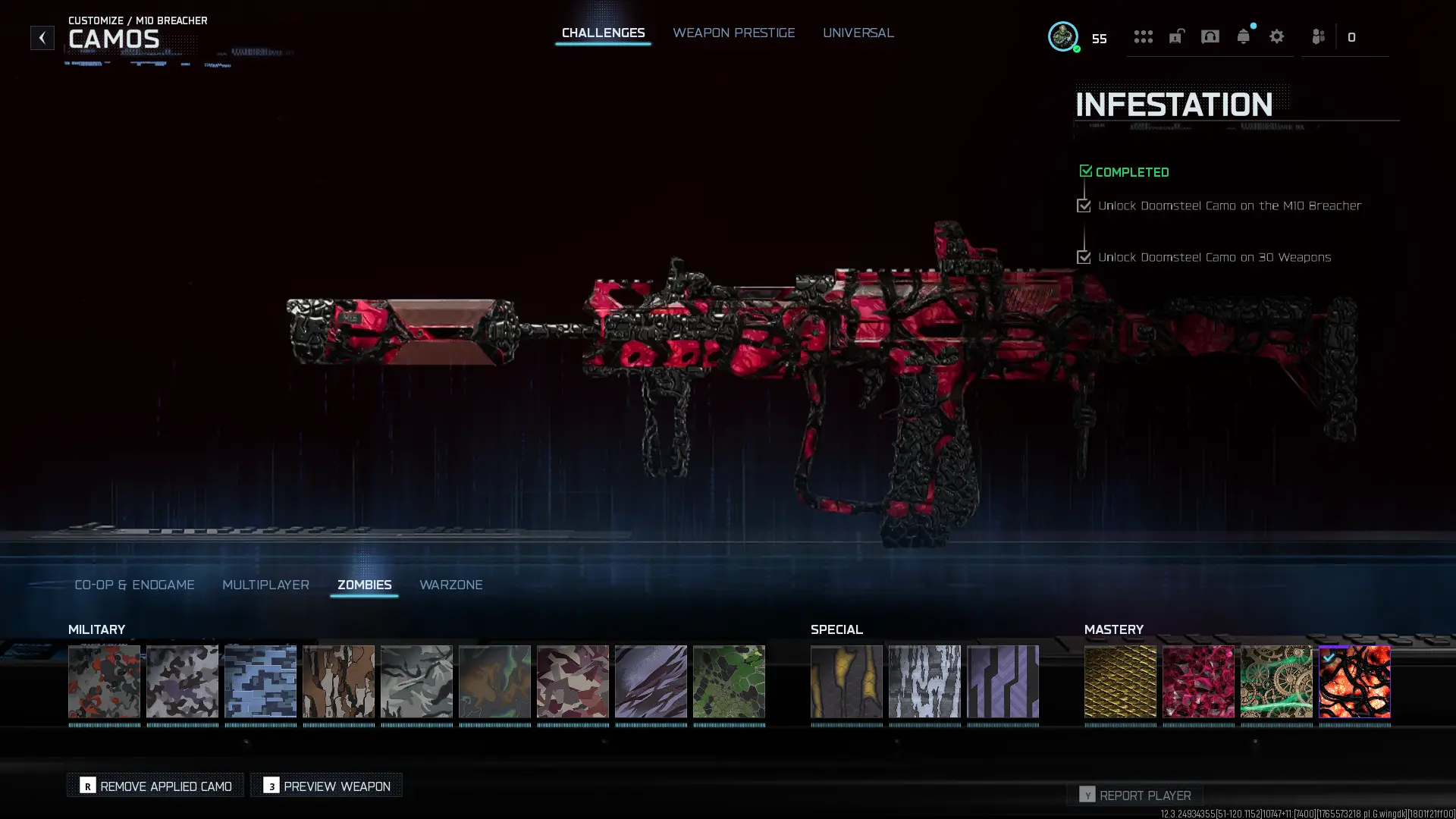1456x819 pixels.
Task: Switch to the Weapon Prestige tab
Action: (733, 33)
